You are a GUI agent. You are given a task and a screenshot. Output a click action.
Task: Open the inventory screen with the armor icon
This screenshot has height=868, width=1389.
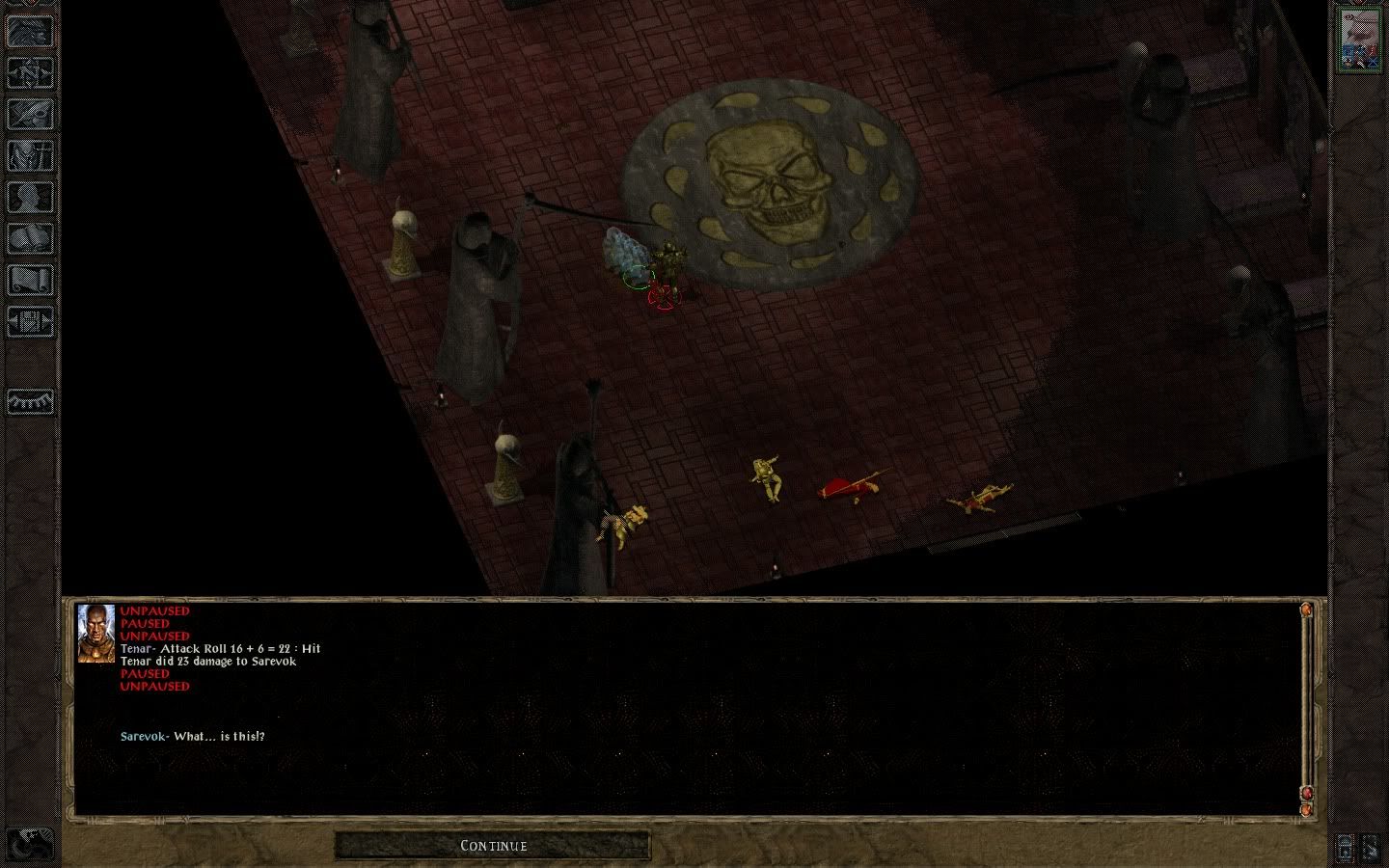[31, 155]
